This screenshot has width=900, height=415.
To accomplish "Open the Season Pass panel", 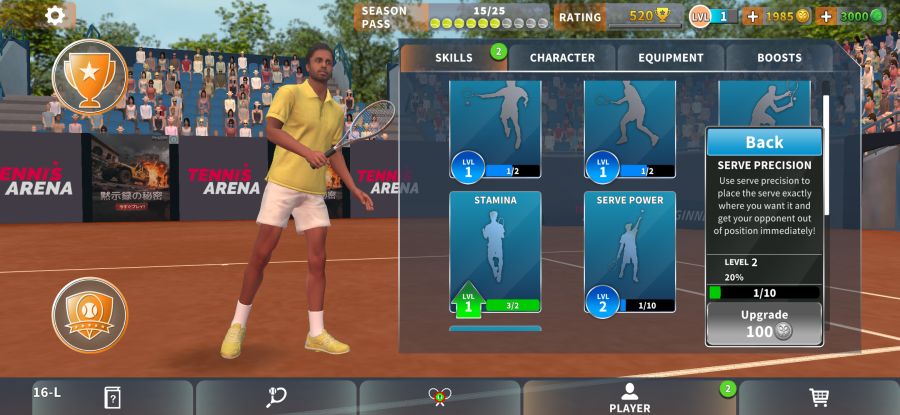I will click(x=455, y=16).
